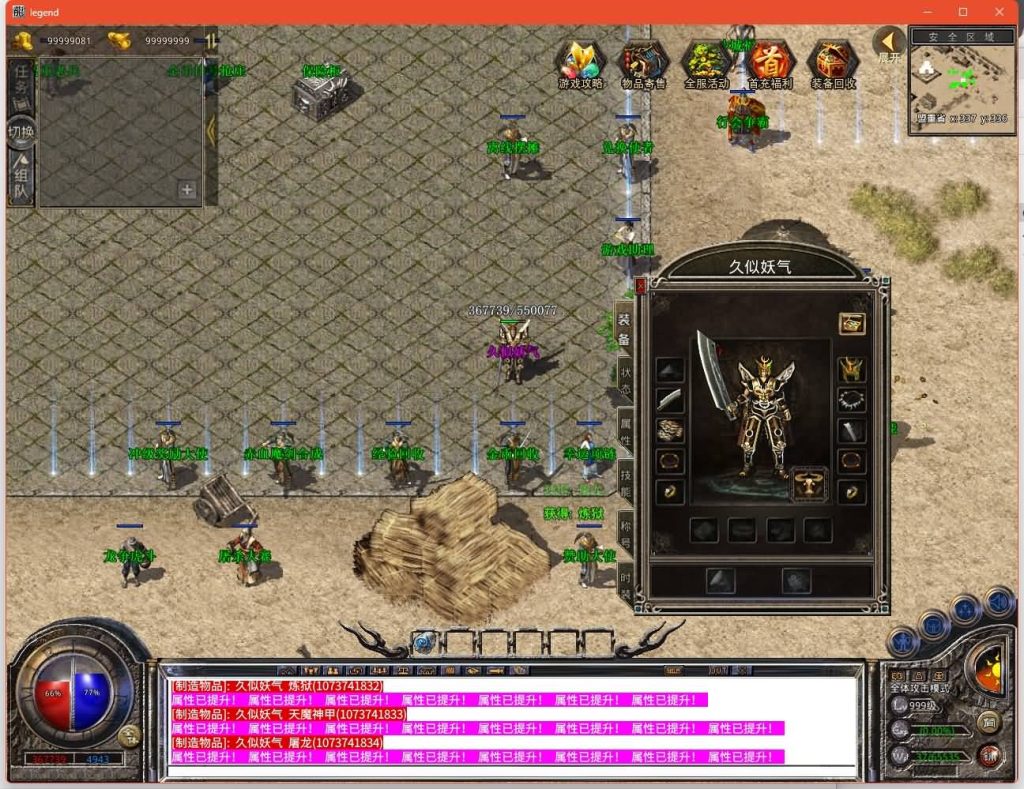Select the 任务 quest tab
The image size is (1024, 789).
point(21,86)
